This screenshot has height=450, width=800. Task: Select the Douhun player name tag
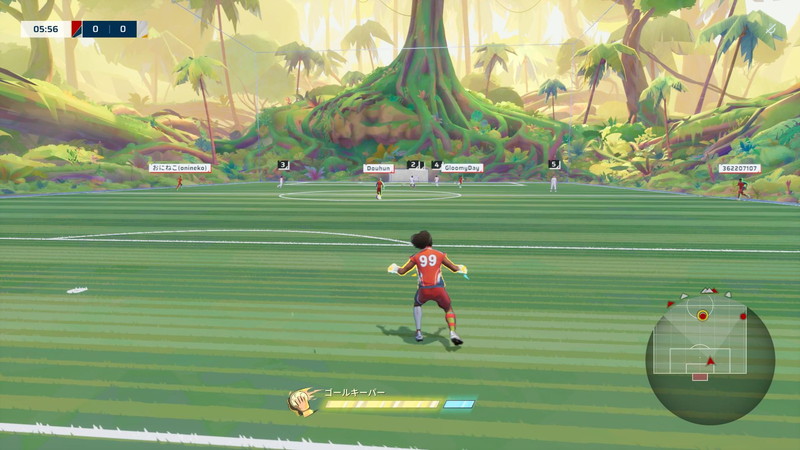click(378, 168)
